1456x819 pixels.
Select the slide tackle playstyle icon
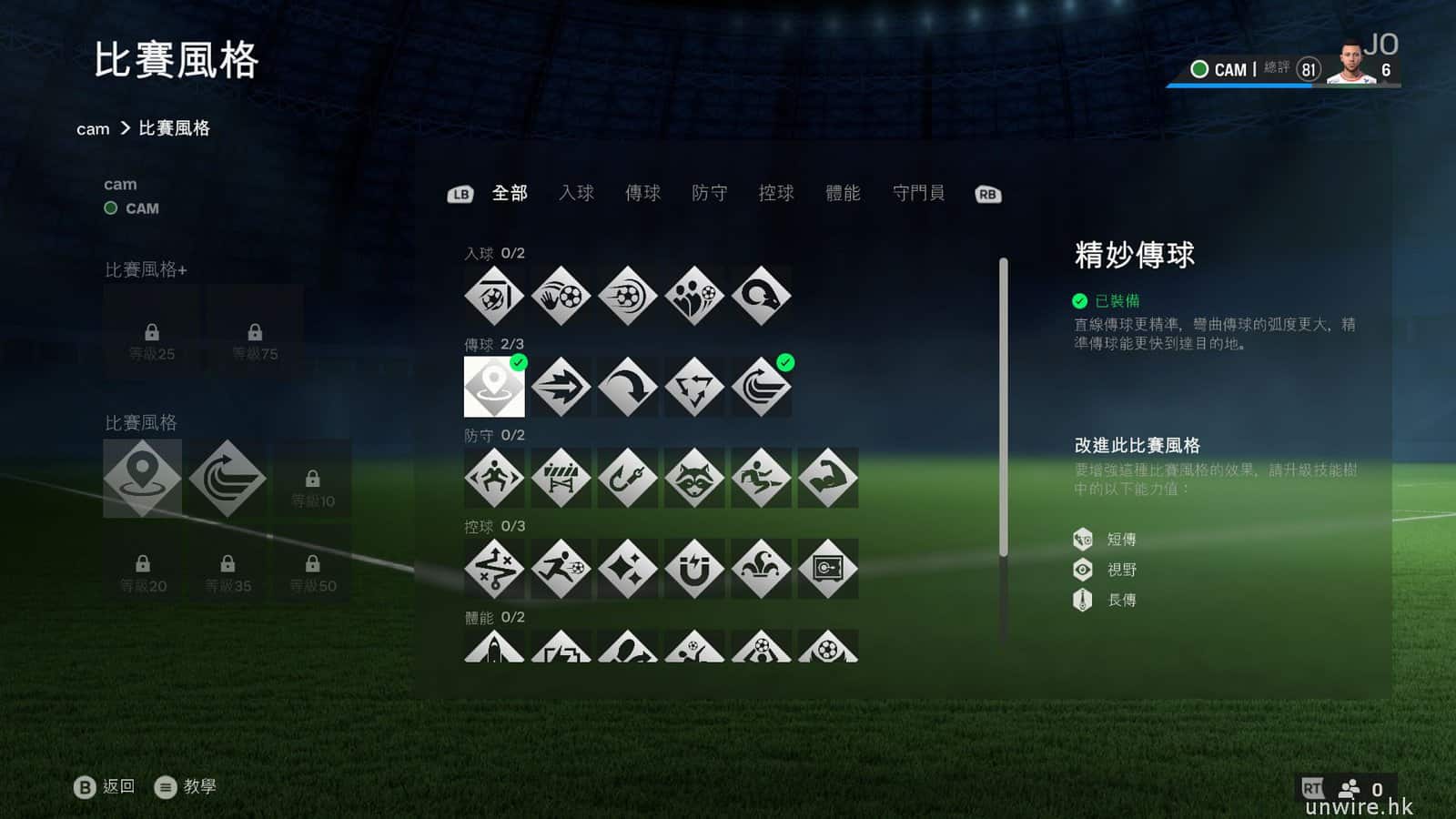(761, 478)
